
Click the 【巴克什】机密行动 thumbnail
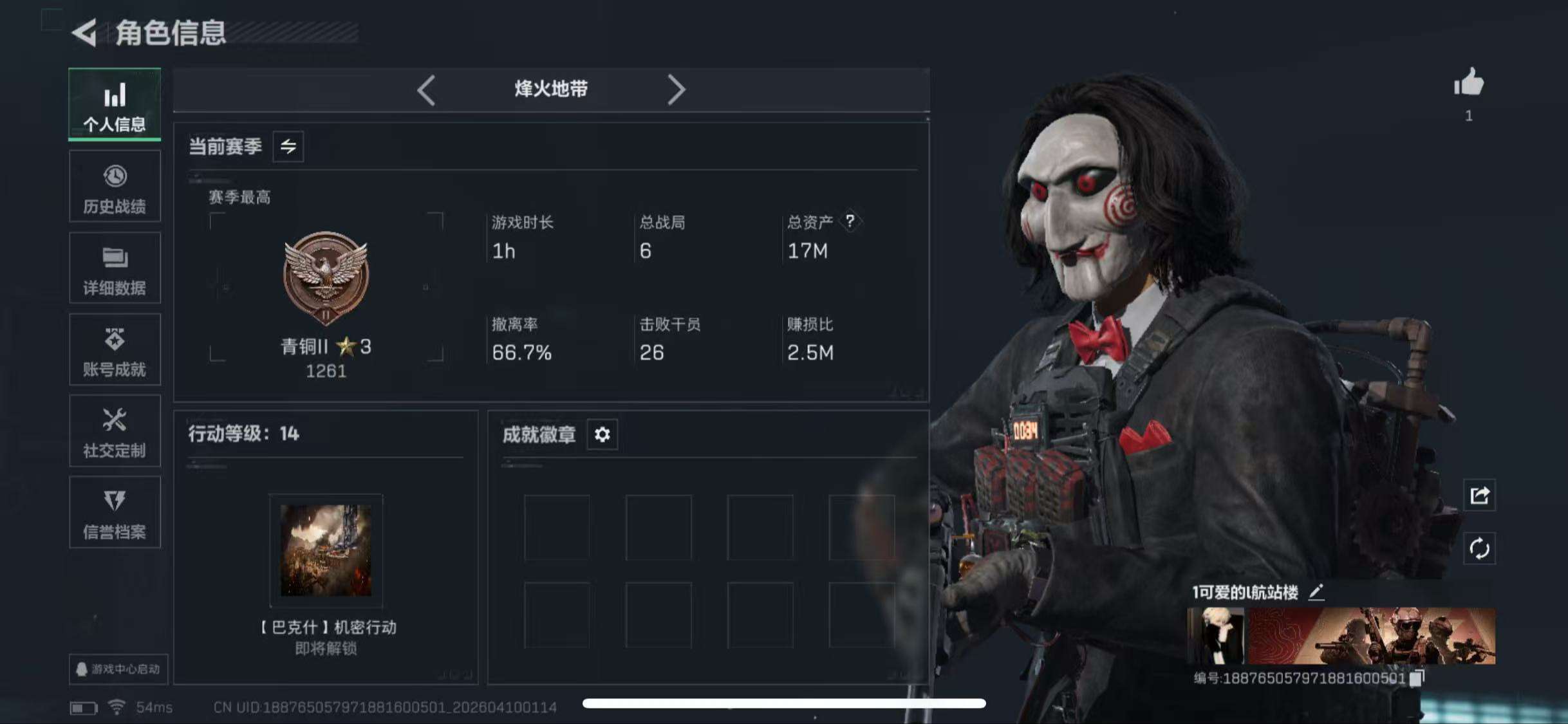[x=326, y=550]
